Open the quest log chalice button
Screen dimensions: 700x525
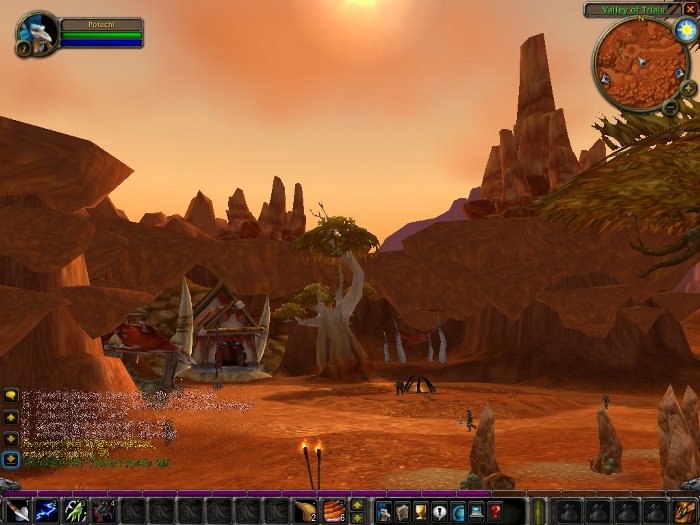tap(421, 511)
